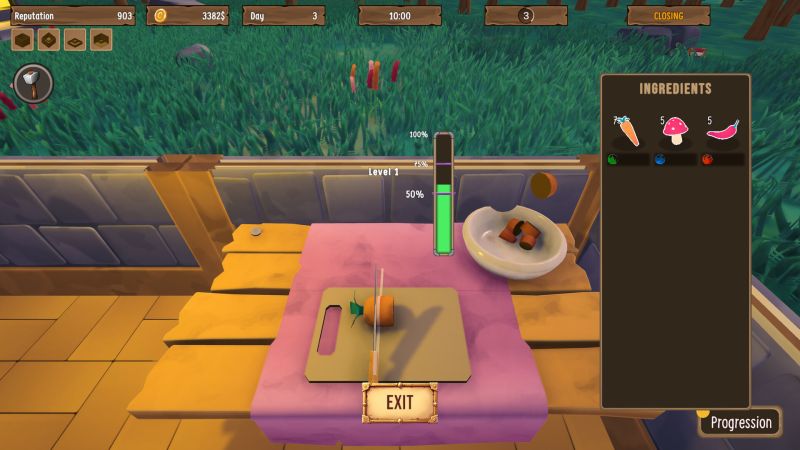800x450 pixels.
Task: Exit the chopping station
Action: [400, 403]
